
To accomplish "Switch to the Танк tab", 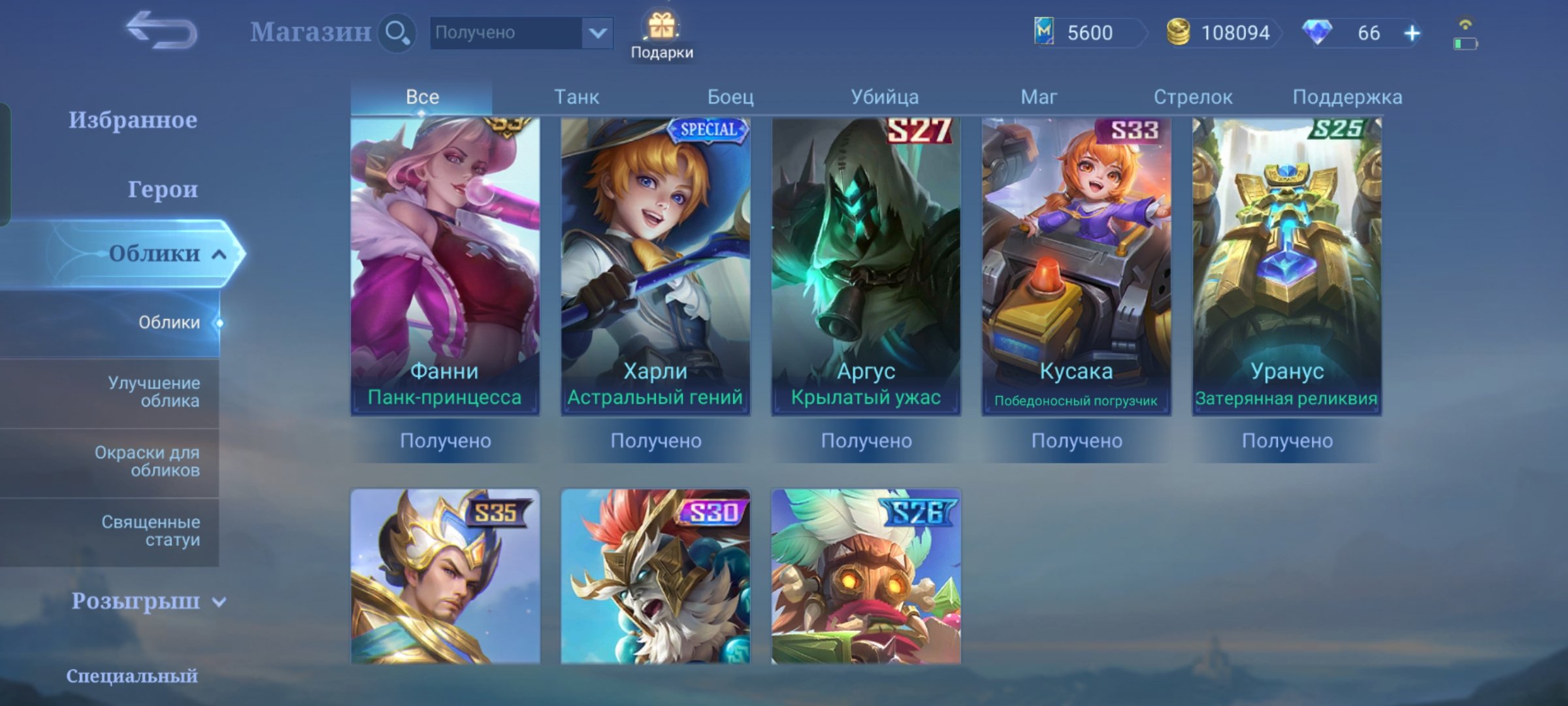I will 576,96.
